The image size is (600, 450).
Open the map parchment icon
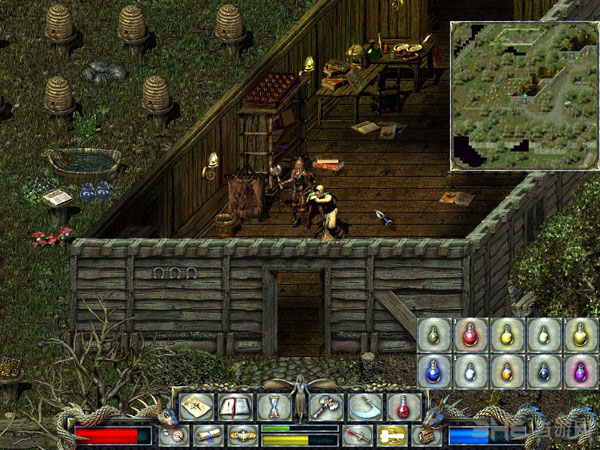pyautogui.click(x=197, y=407)
